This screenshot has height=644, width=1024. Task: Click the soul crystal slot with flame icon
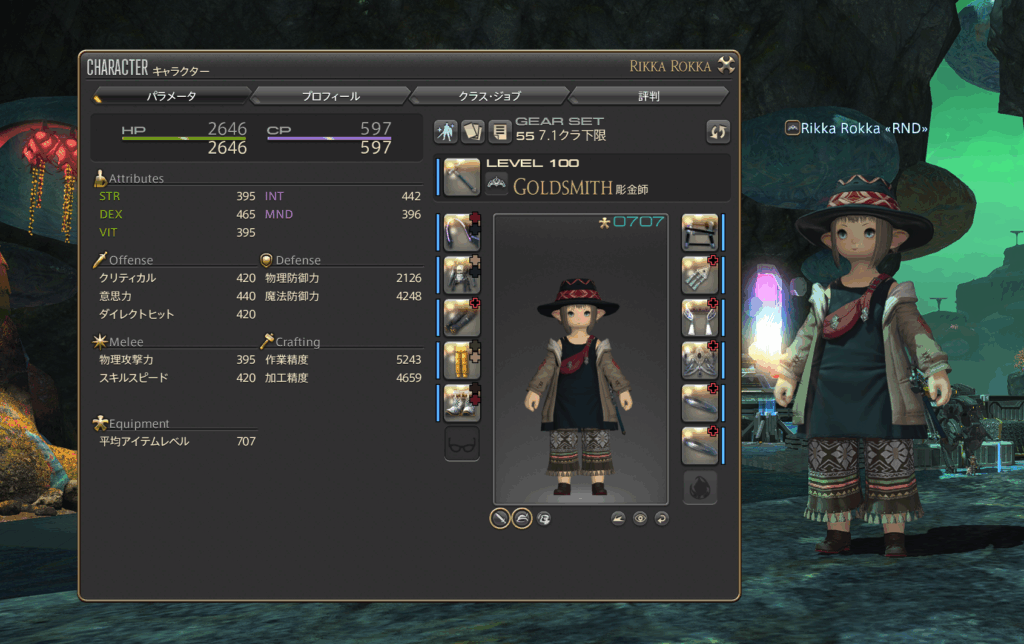700,487
